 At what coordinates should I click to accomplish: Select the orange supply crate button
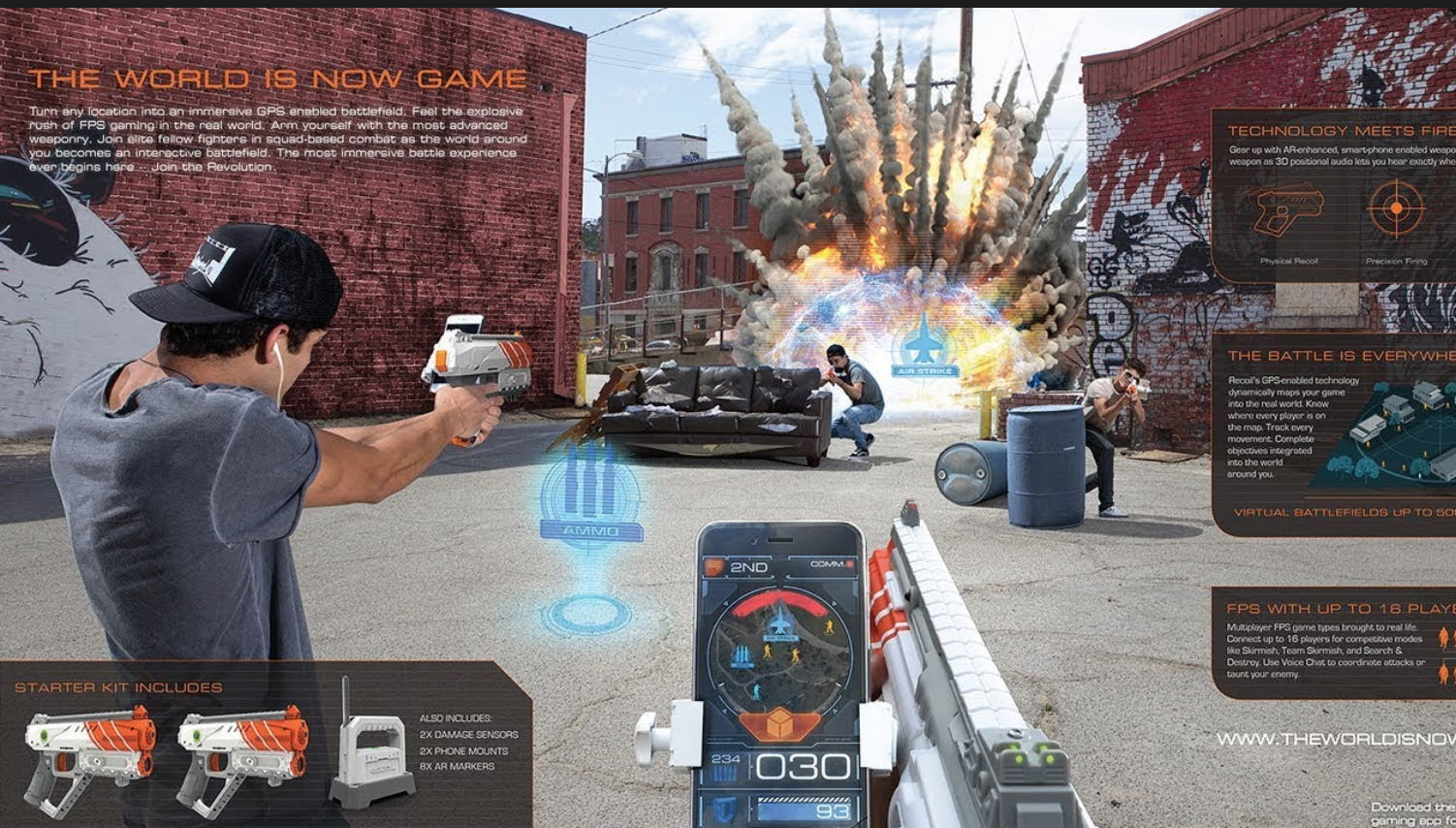[778, 723]
